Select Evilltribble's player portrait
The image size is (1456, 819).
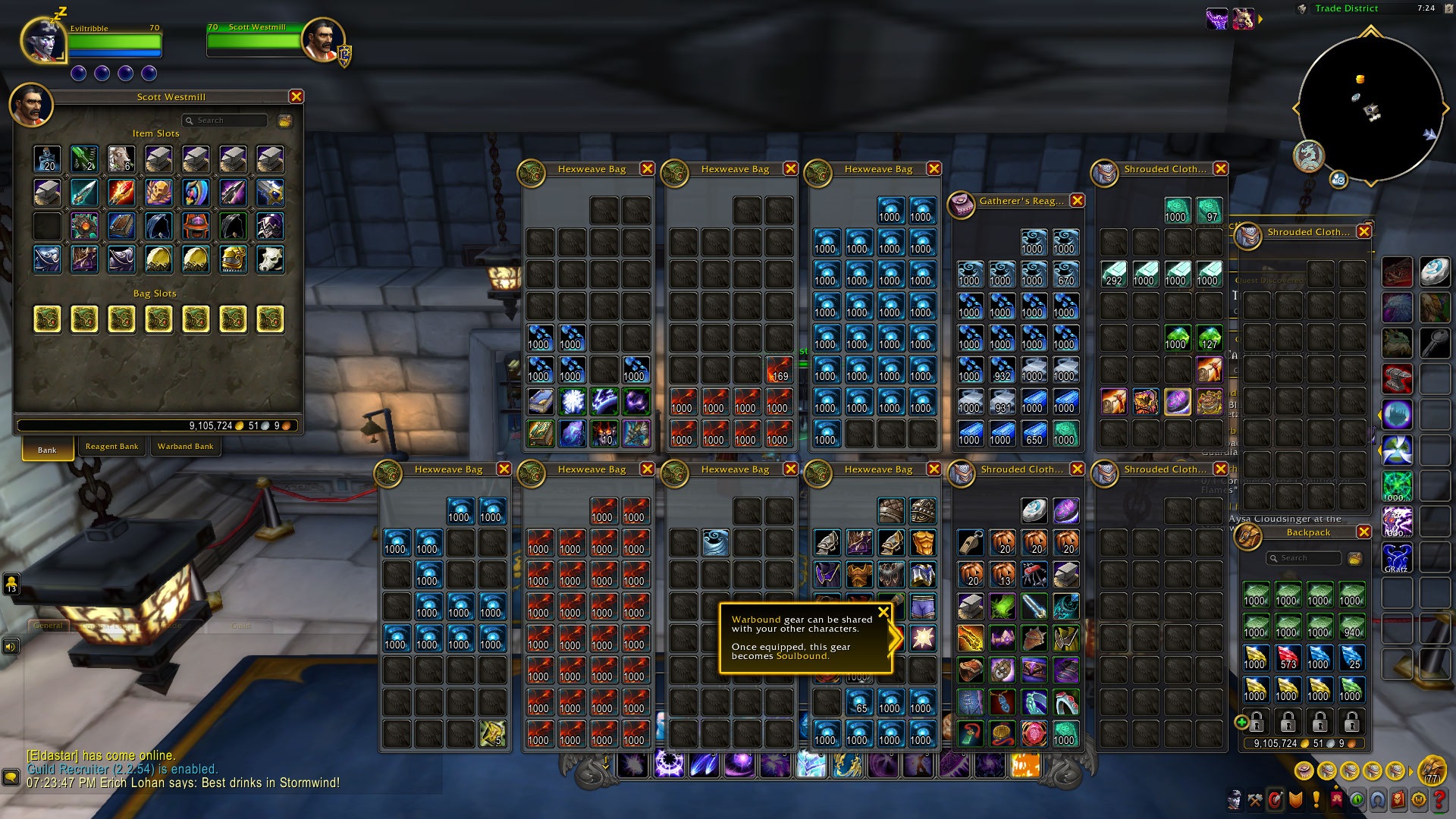click(x=43, y=39)
